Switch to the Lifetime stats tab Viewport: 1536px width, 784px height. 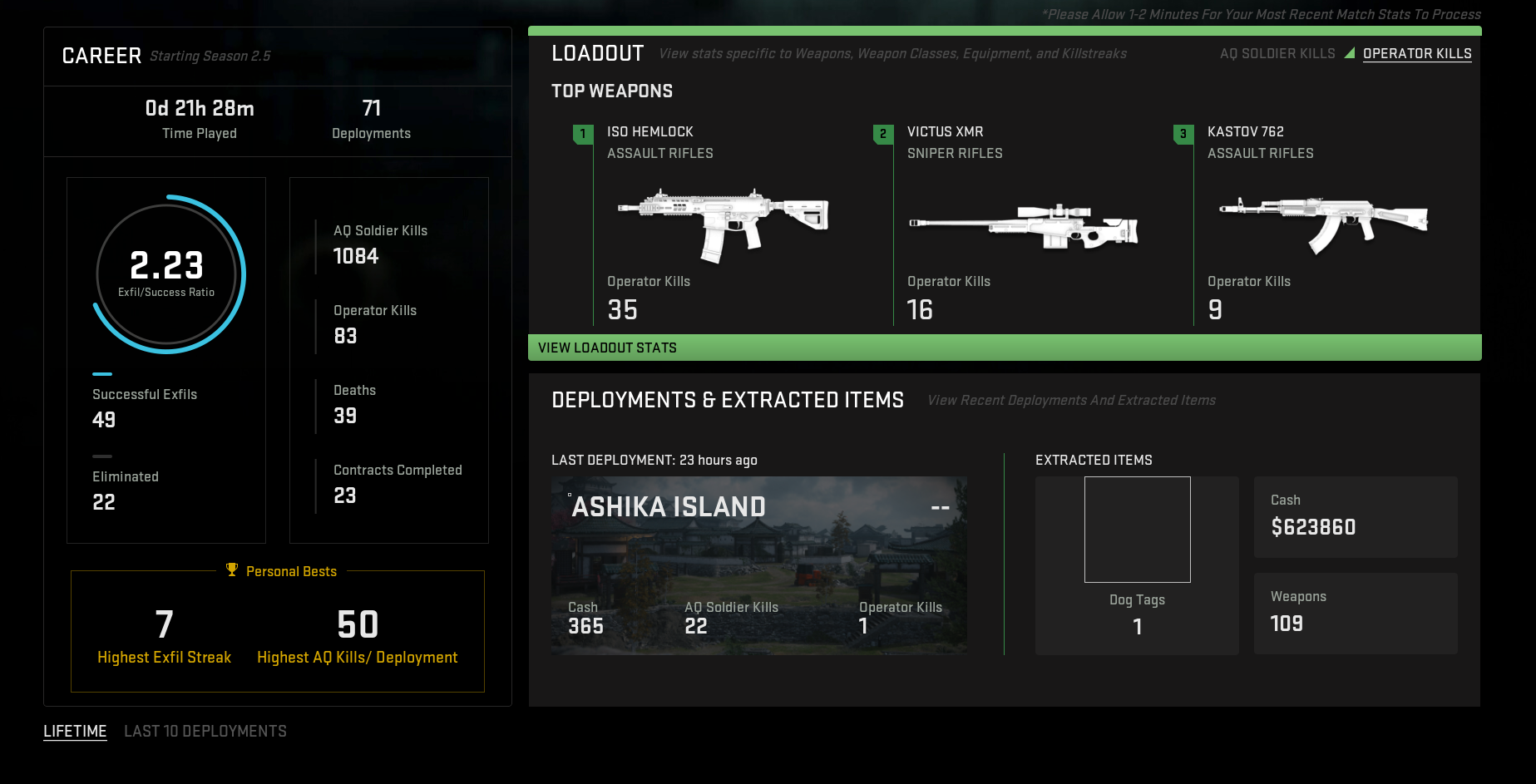pos(75,732)
